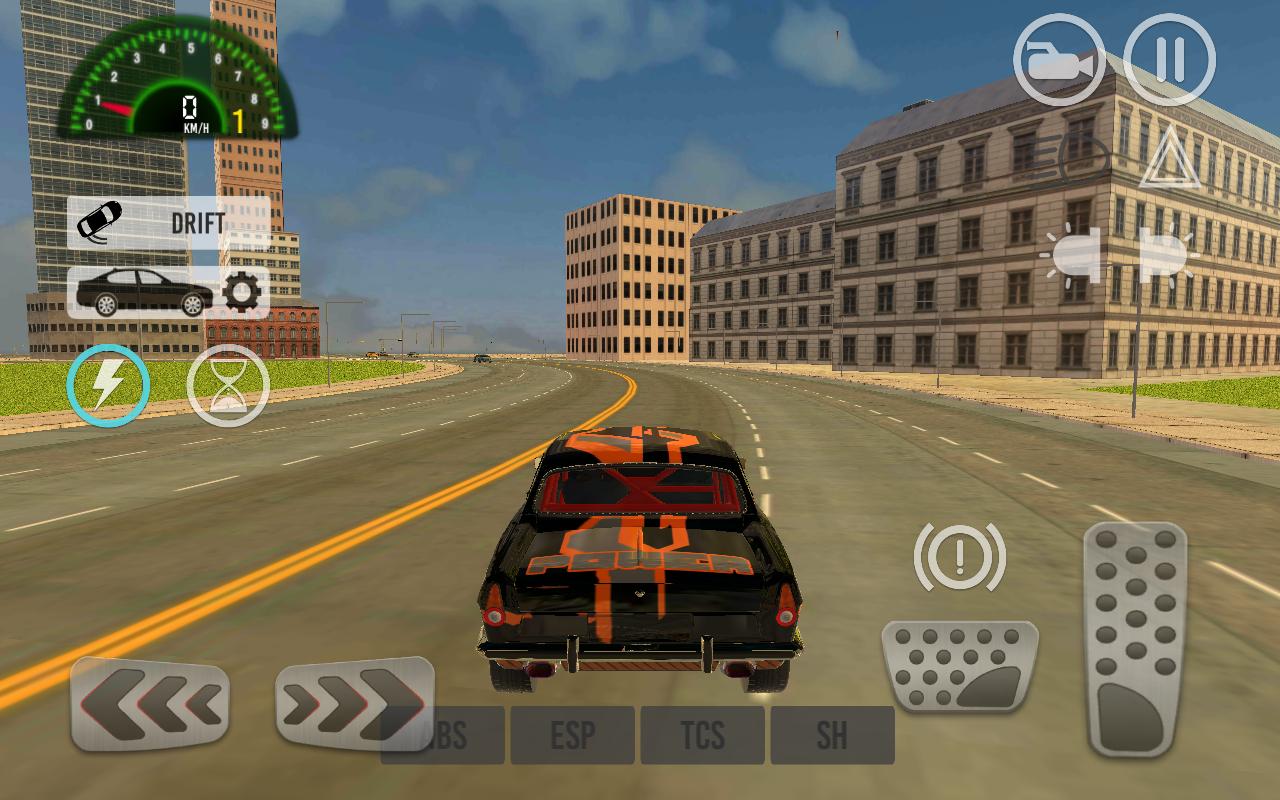Switch the camera view
The height and width of the screenshot is (800, 1280).
(x=1060, y=60)
